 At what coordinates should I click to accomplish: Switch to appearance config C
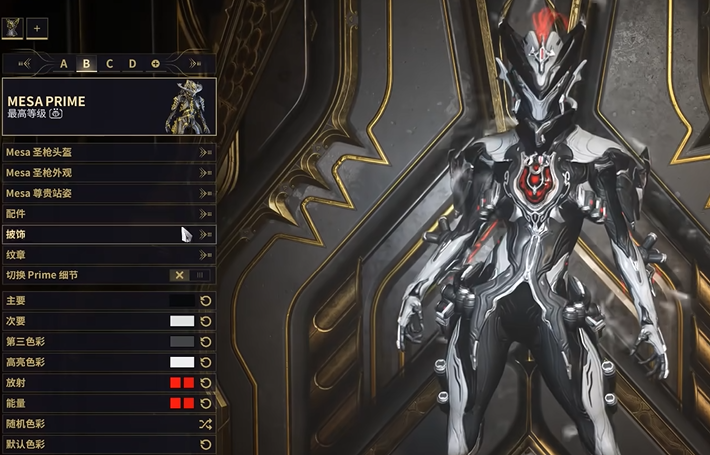109,64
